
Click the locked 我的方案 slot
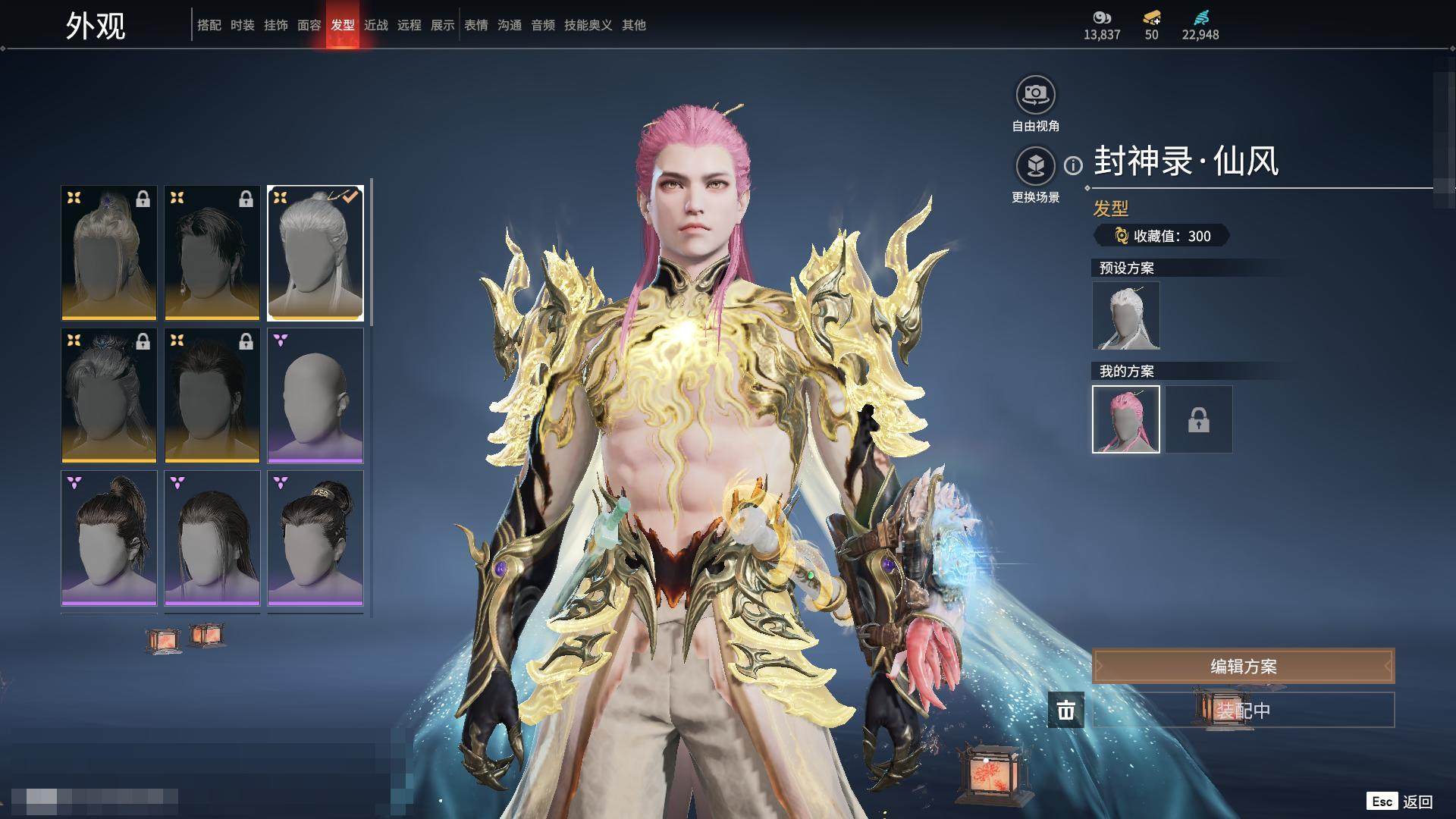click(1198, 419)
